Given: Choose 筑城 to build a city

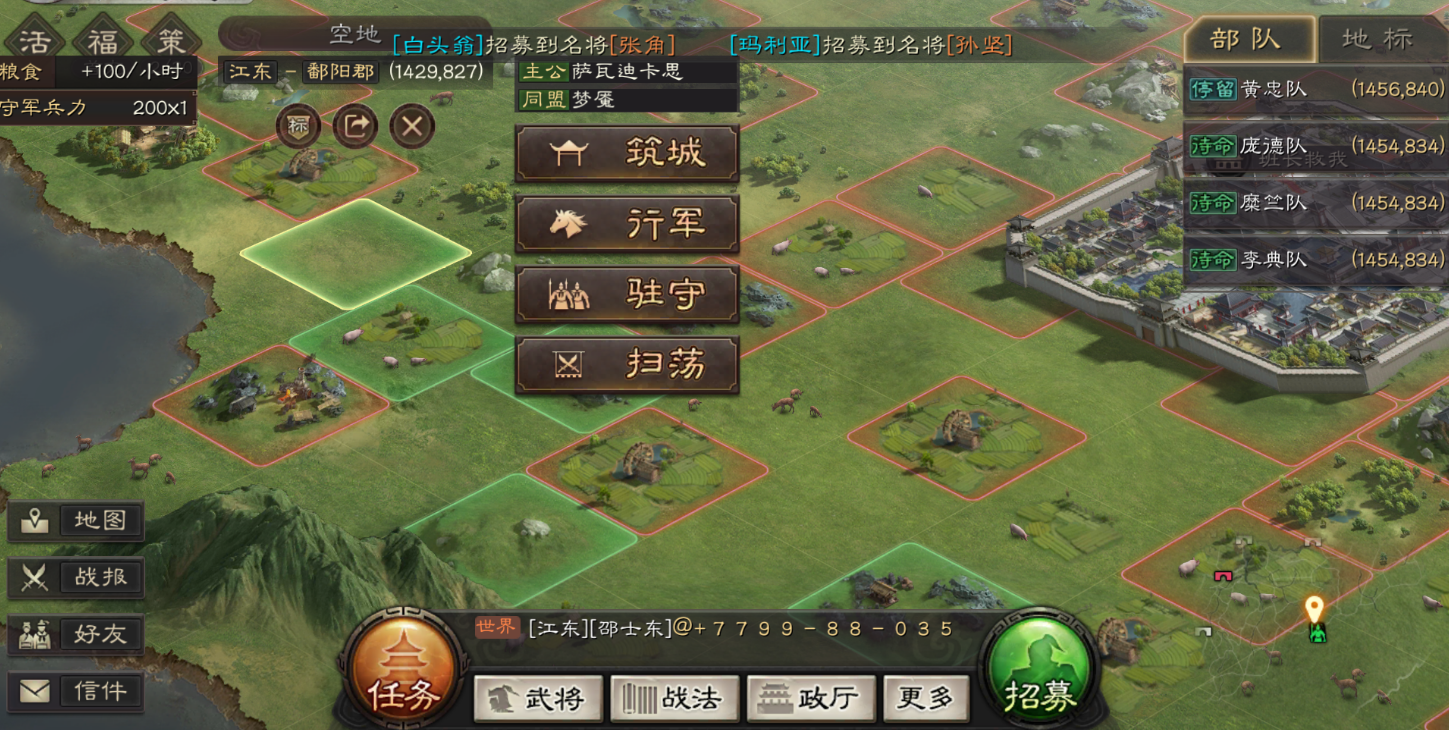Looking at the screenshot, I should [x=627, y=153].
